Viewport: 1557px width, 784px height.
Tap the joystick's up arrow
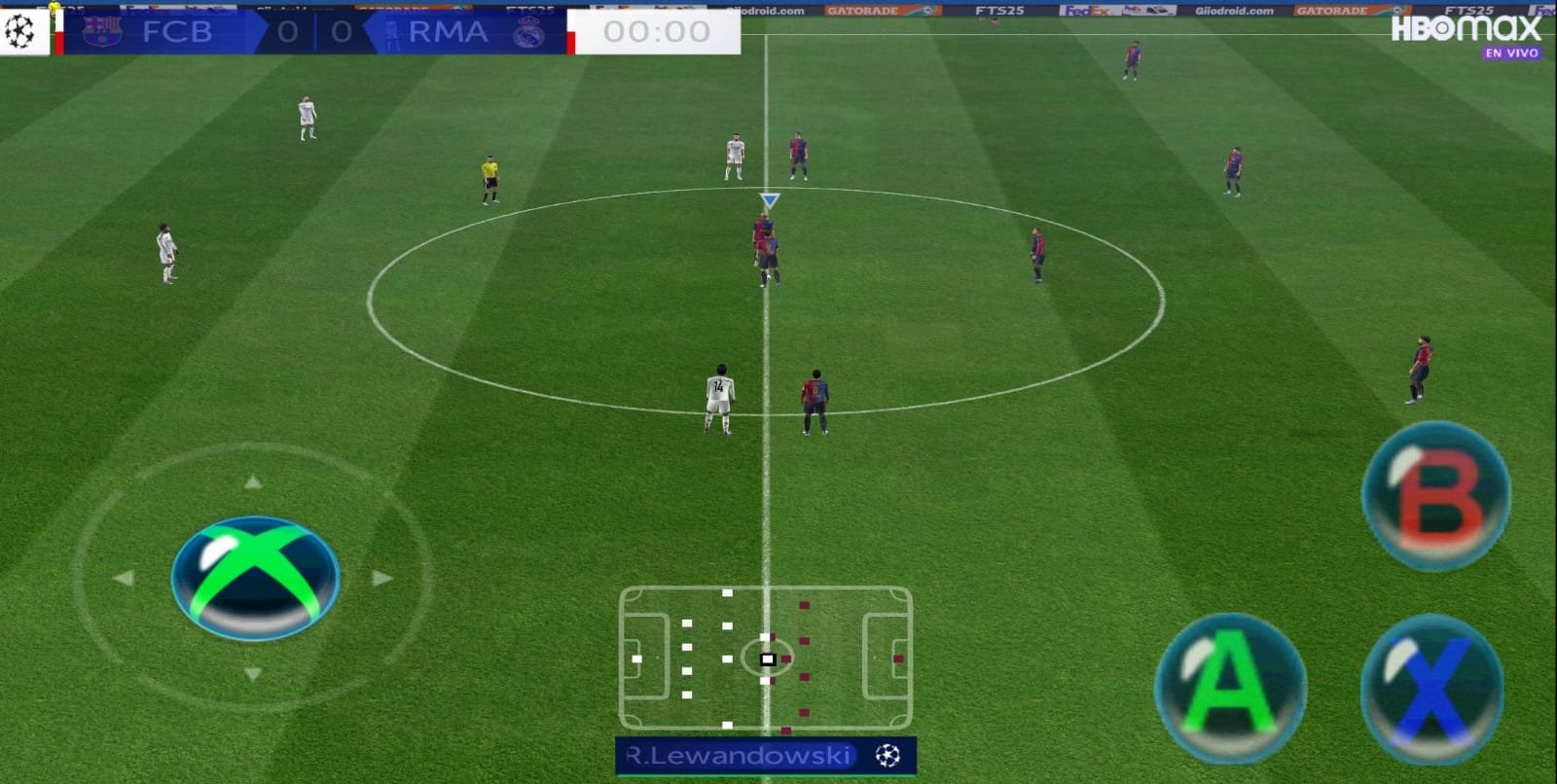[x=253, y=481]
